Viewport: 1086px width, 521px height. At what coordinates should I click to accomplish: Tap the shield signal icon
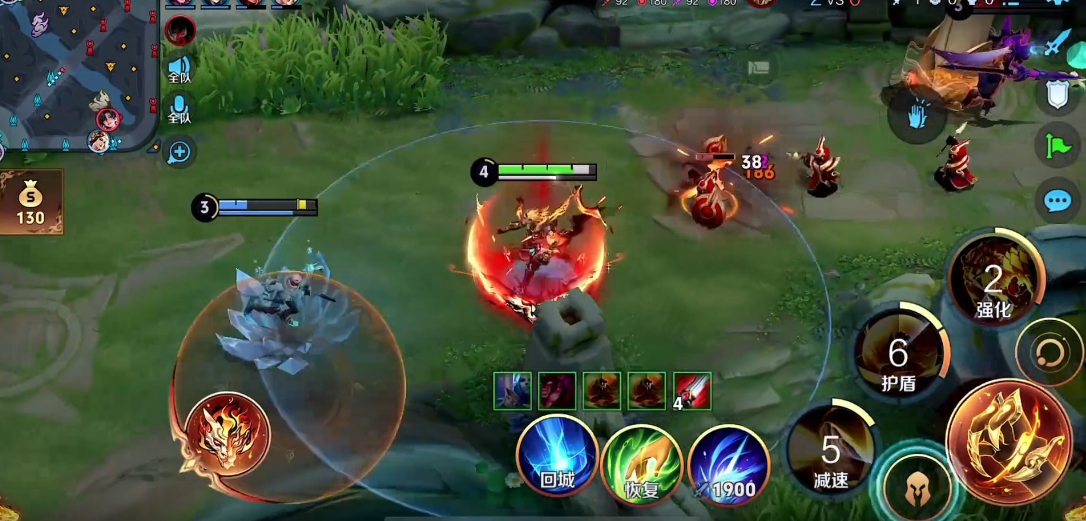click(1057, 94)
